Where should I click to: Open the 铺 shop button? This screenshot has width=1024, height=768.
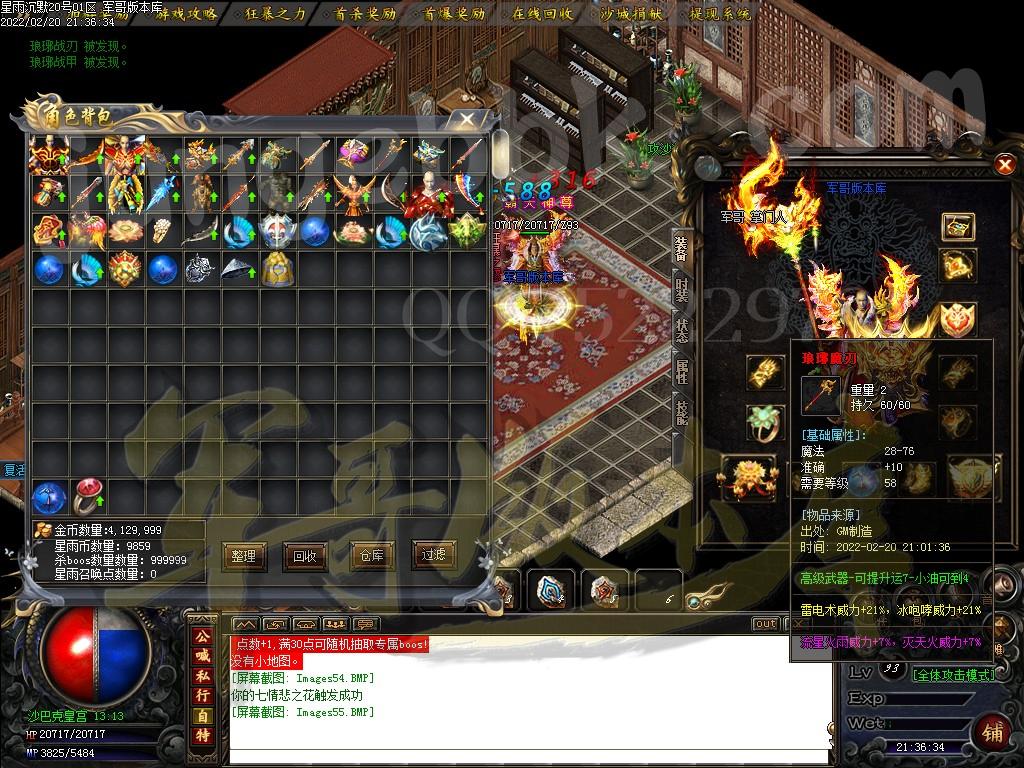(994, 731)
